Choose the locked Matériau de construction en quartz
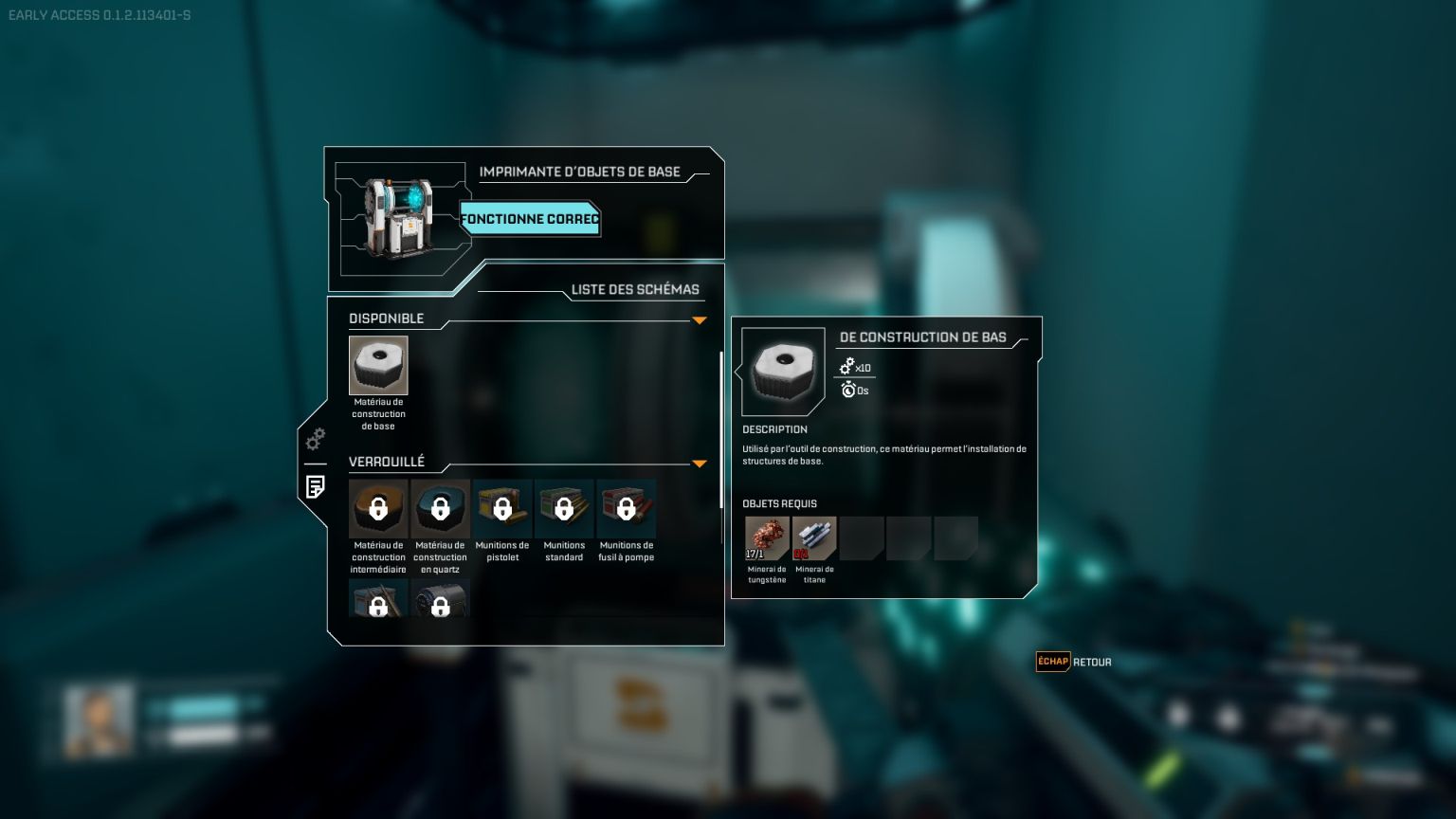Viewport: 1456px width, 819px height. (440, 509)
